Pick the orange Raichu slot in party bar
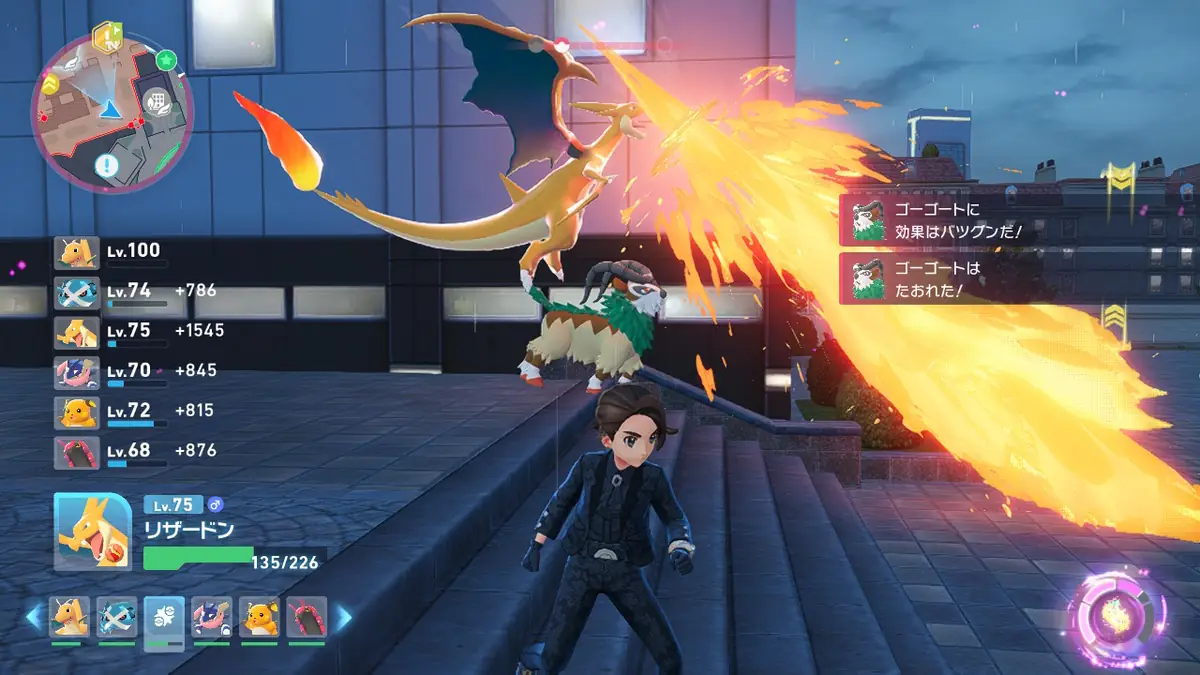The image size is (1200, 675). (259, 617)
